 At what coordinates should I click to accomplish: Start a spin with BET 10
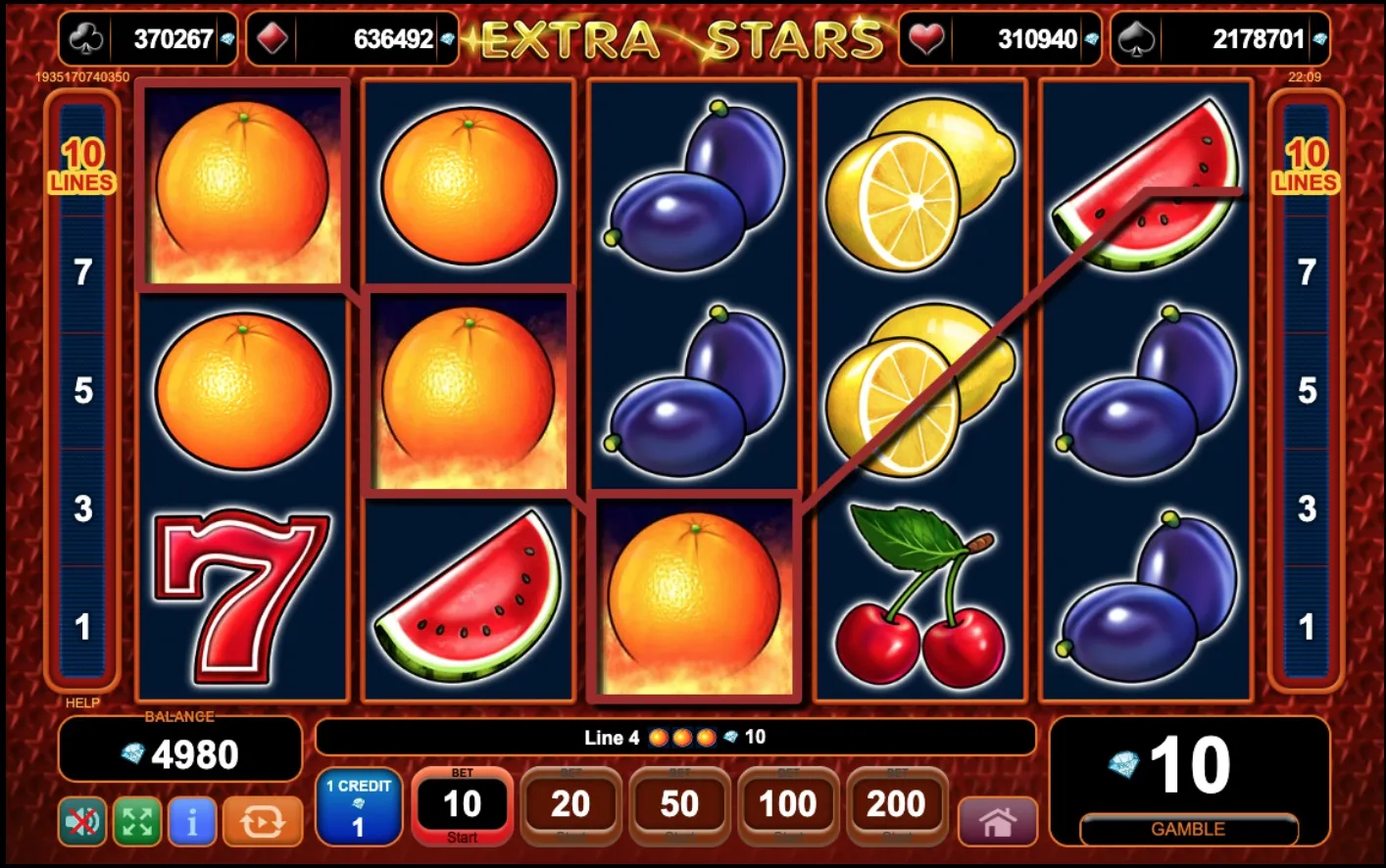click(462, 806)
